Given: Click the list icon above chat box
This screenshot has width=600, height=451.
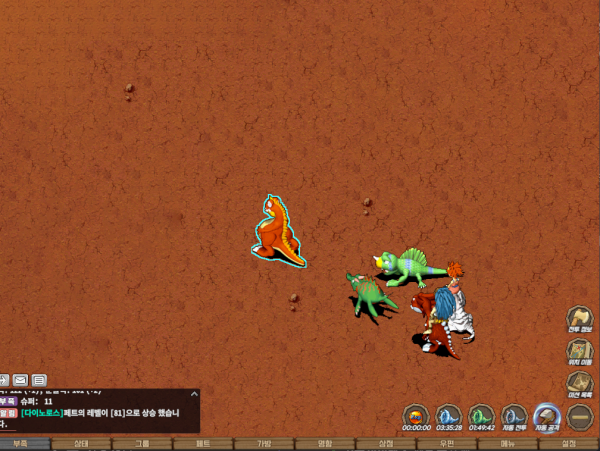Looking at the screenshot, I should pos(39,380).
